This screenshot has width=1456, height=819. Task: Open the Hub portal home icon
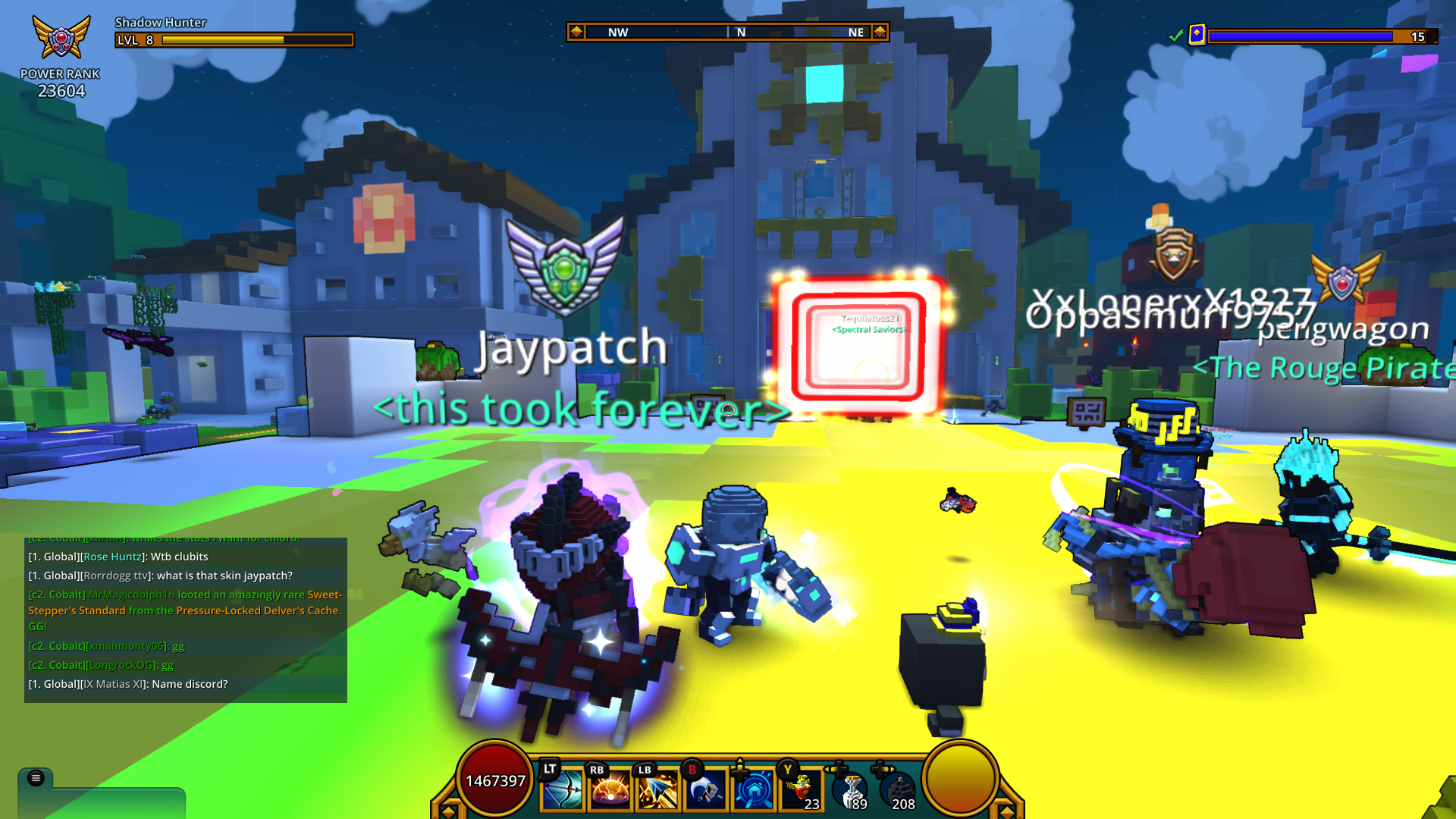tap(755, 789)
